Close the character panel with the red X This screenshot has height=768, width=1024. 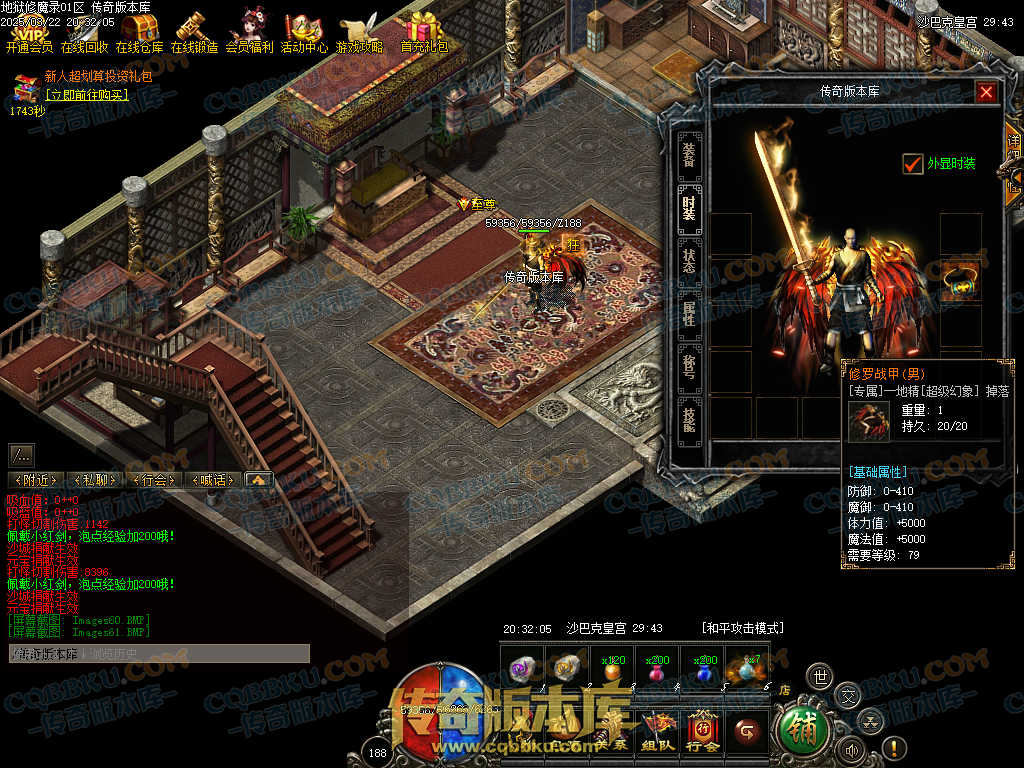tap(986, 93)
